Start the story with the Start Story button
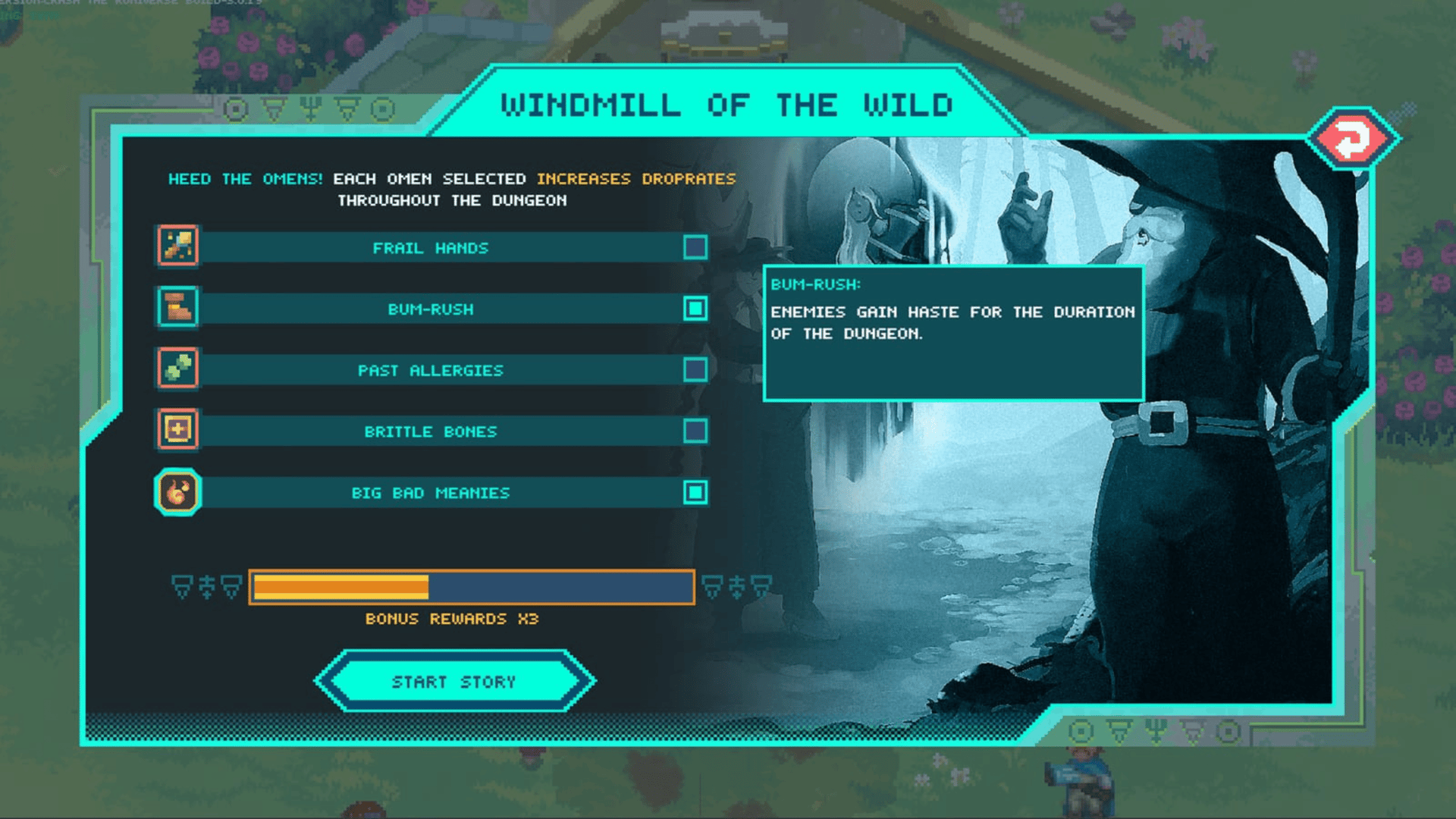The image size is (1456, 819). [454, 681]
